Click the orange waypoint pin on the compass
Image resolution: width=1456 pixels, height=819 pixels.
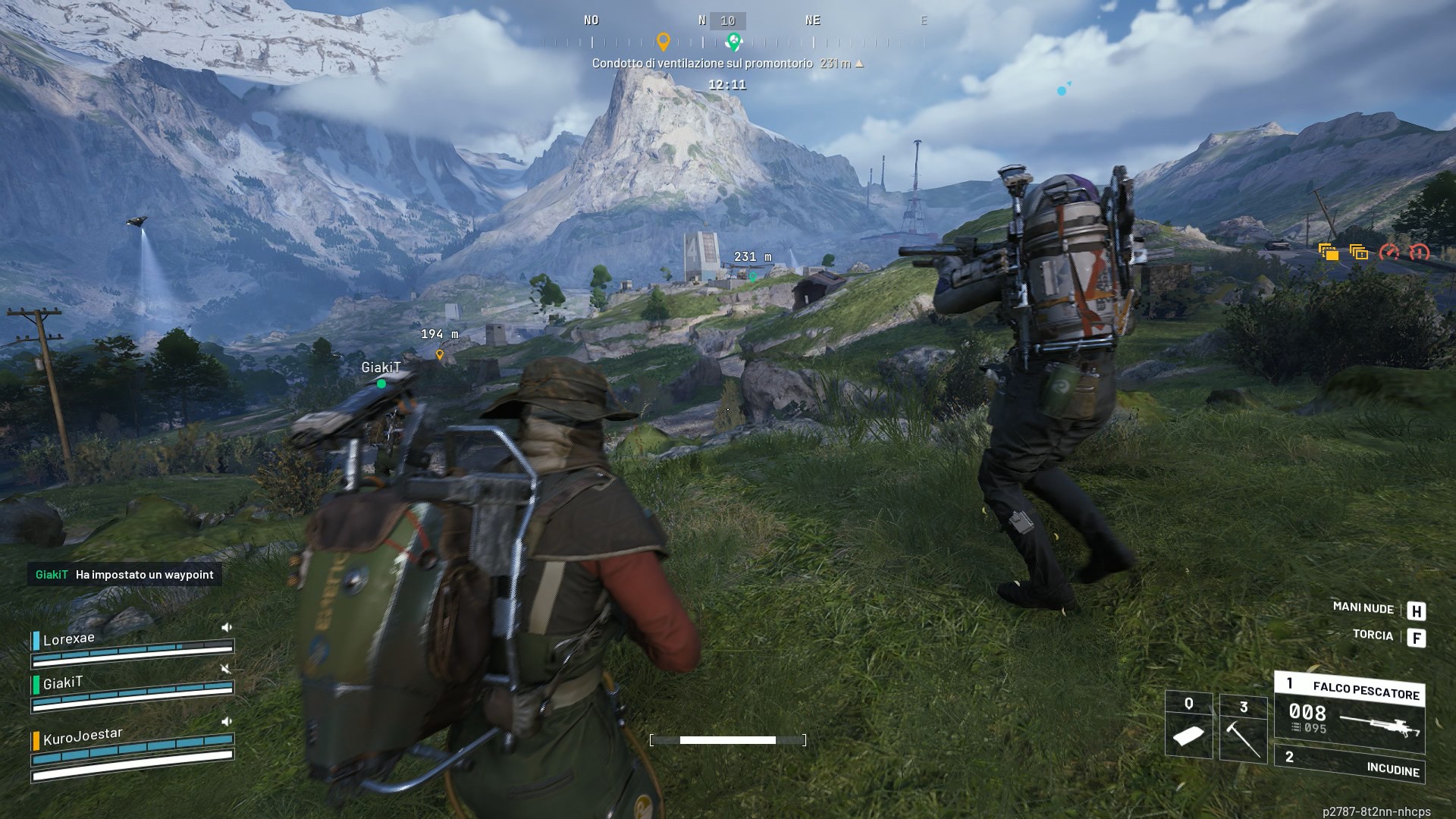[663, 40]
